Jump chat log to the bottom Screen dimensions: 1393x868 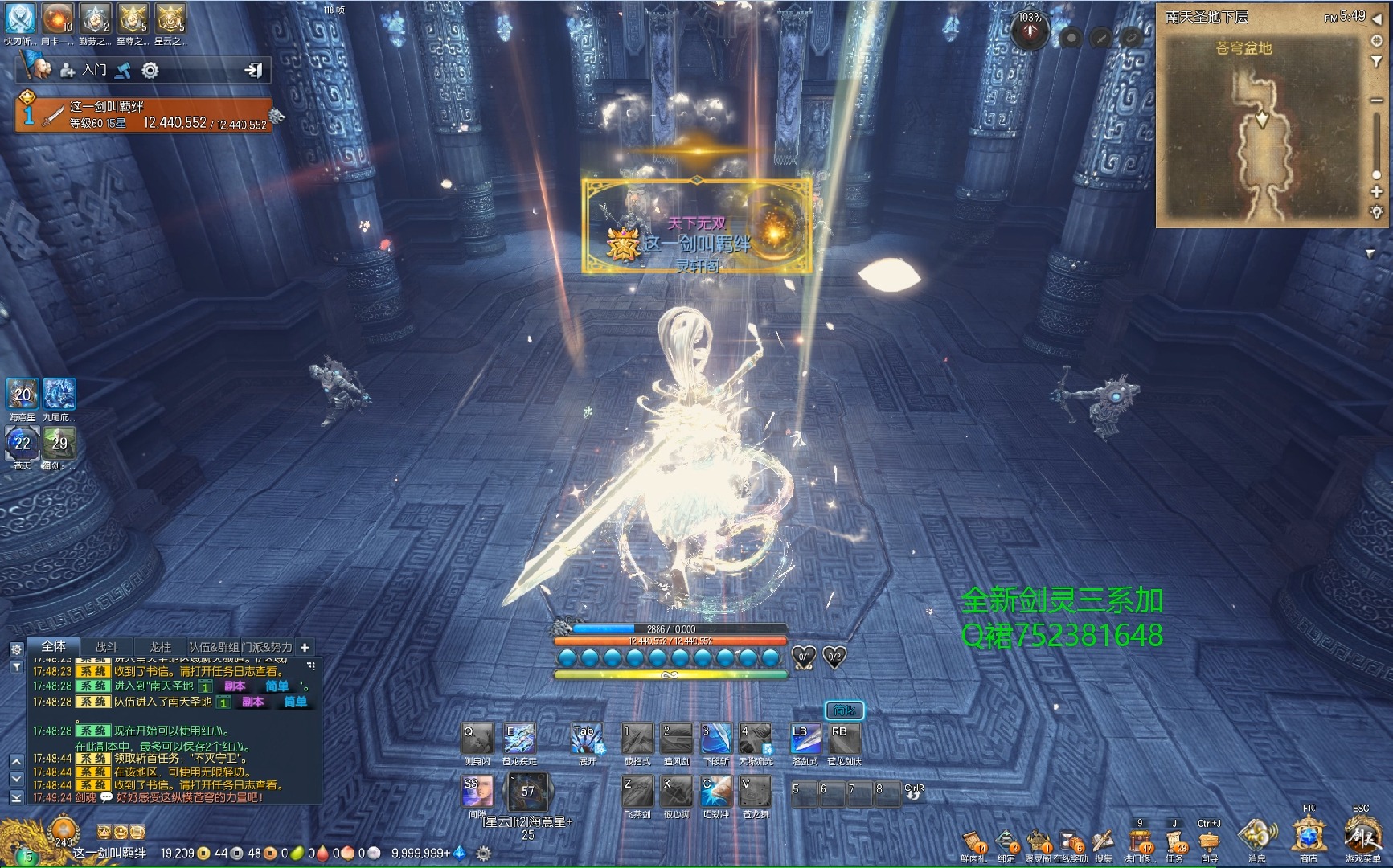point(16,797)
